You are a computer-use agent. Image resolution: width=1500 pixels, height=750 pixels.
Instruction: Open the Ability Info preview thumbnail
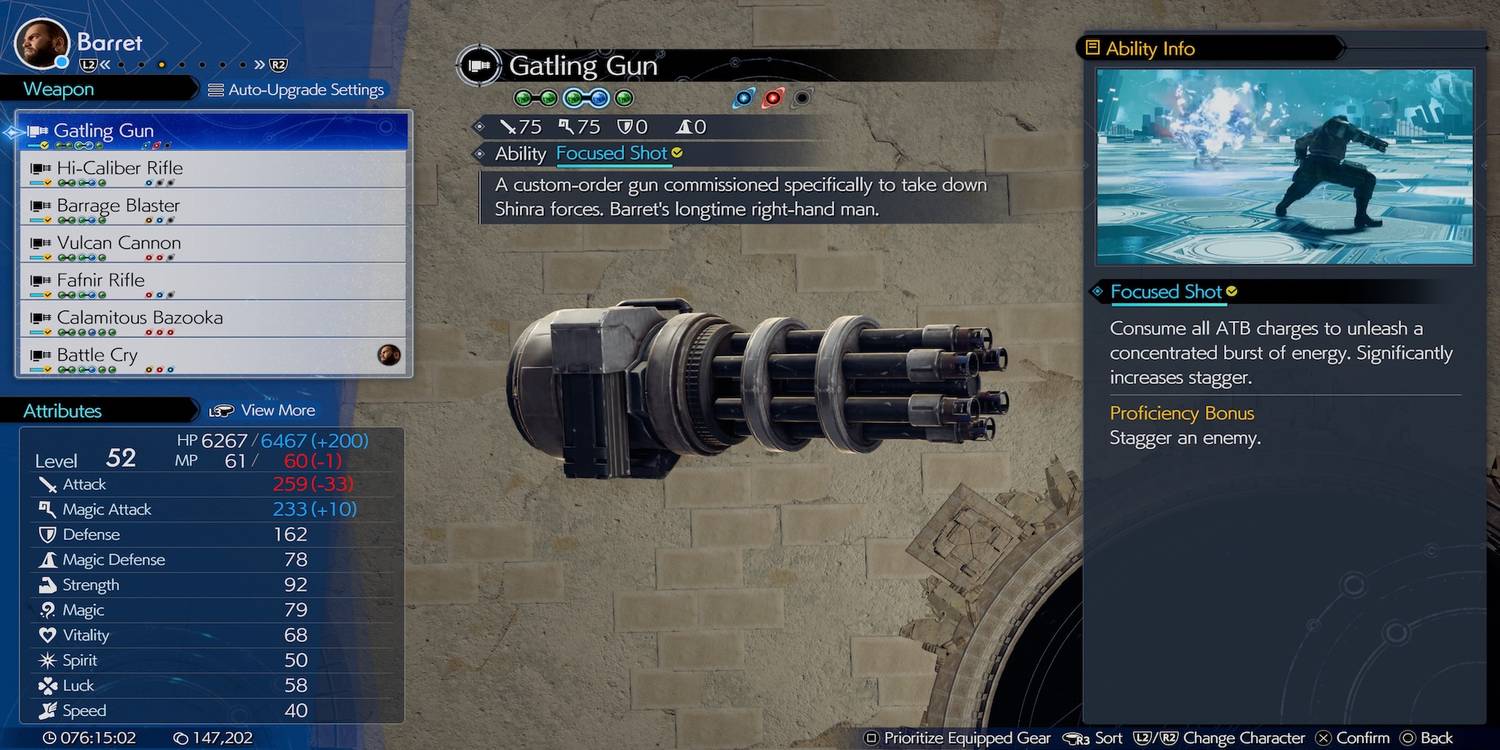tap(1284, 166)
